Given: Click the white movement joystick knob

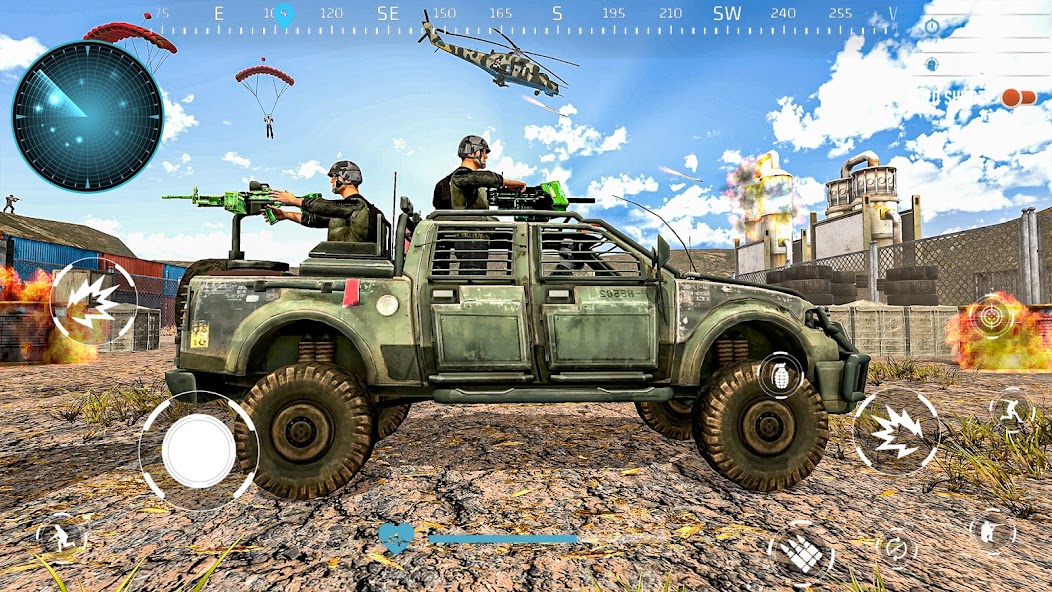Looking at the screenshot, I should tap(199, 450).
